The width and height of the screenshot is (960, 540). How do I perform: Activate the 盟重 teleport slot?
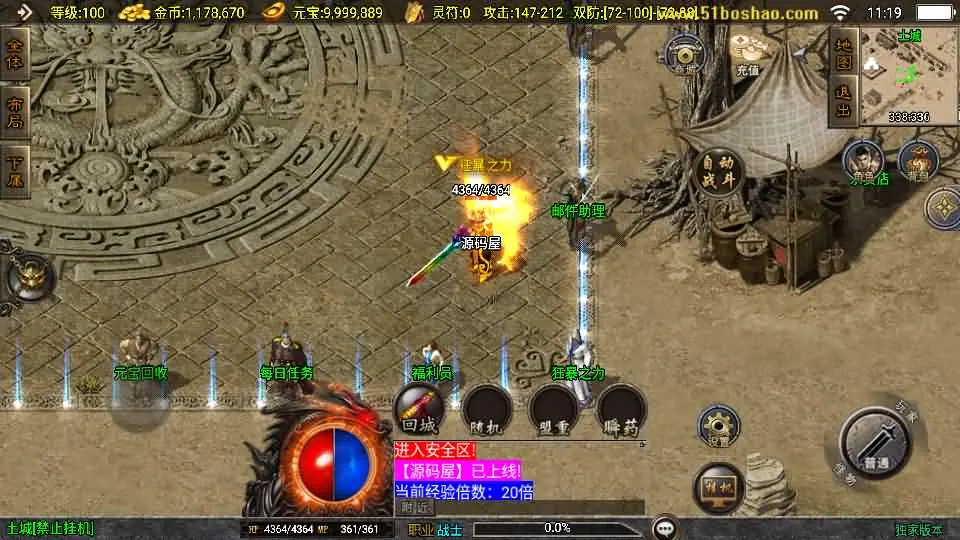click(x=553, y=411)
